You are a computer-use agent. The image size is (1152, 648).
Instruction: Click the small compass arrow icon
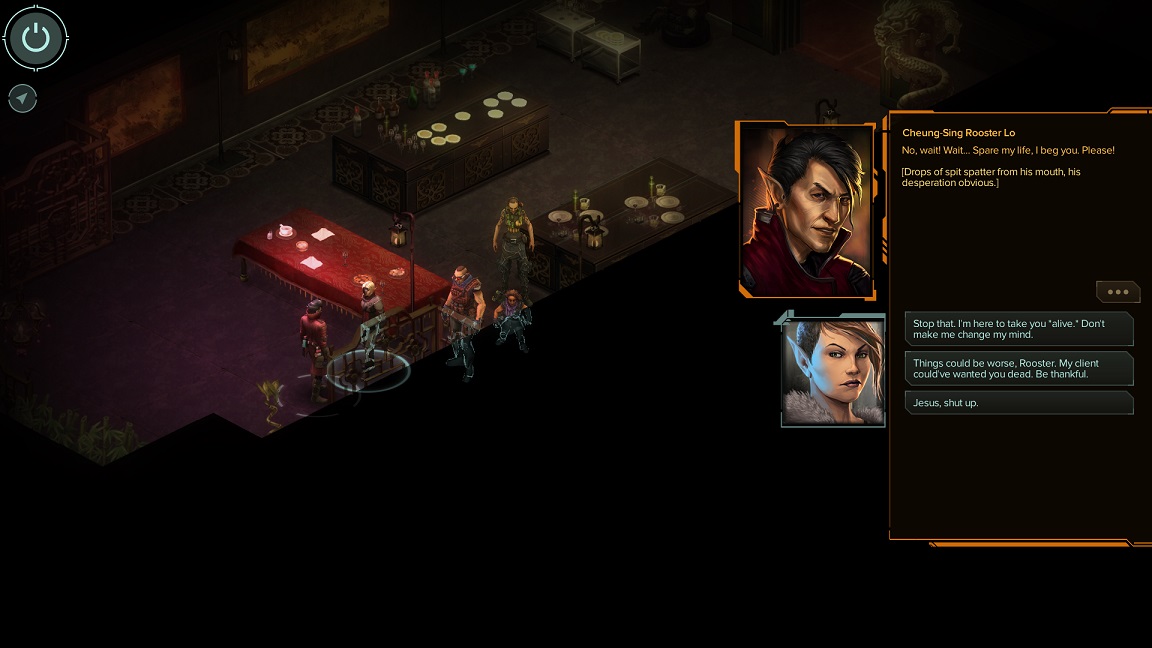pos(23,98)
